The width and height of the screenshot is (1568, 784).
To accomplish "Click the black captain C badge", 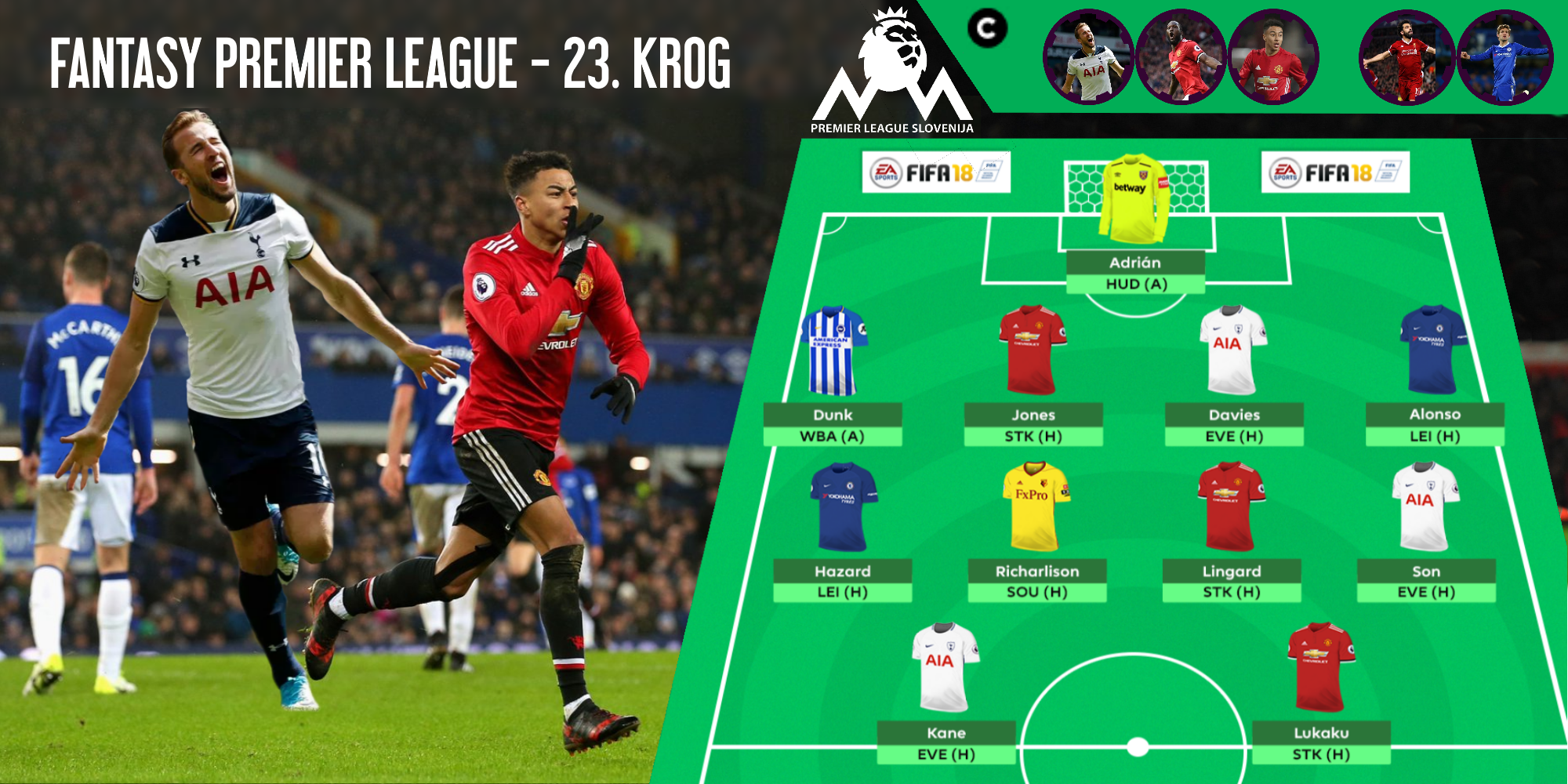I will pyautogui.click(x=987, y=29).
